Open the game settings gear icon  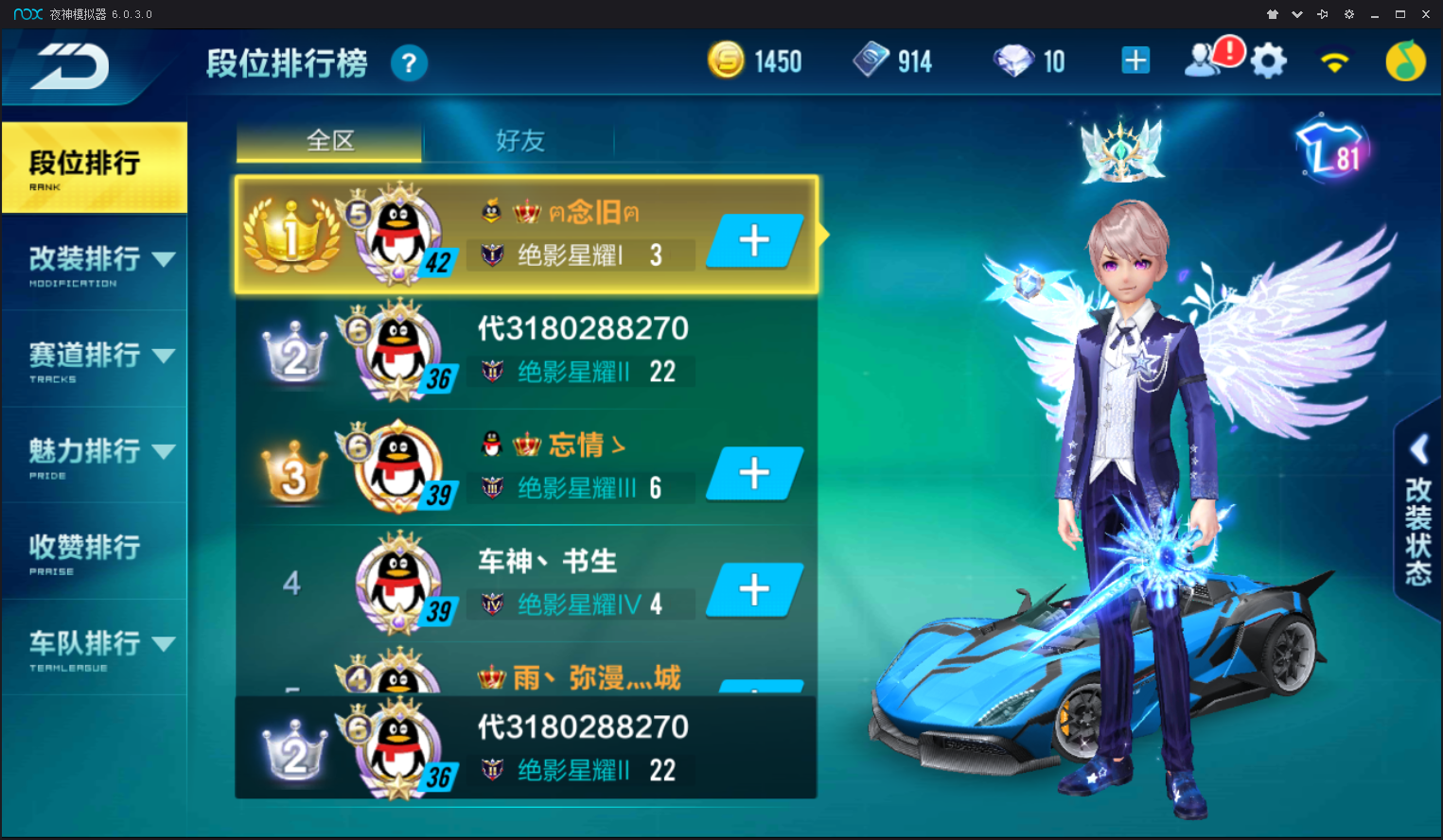coord(1268,60)
